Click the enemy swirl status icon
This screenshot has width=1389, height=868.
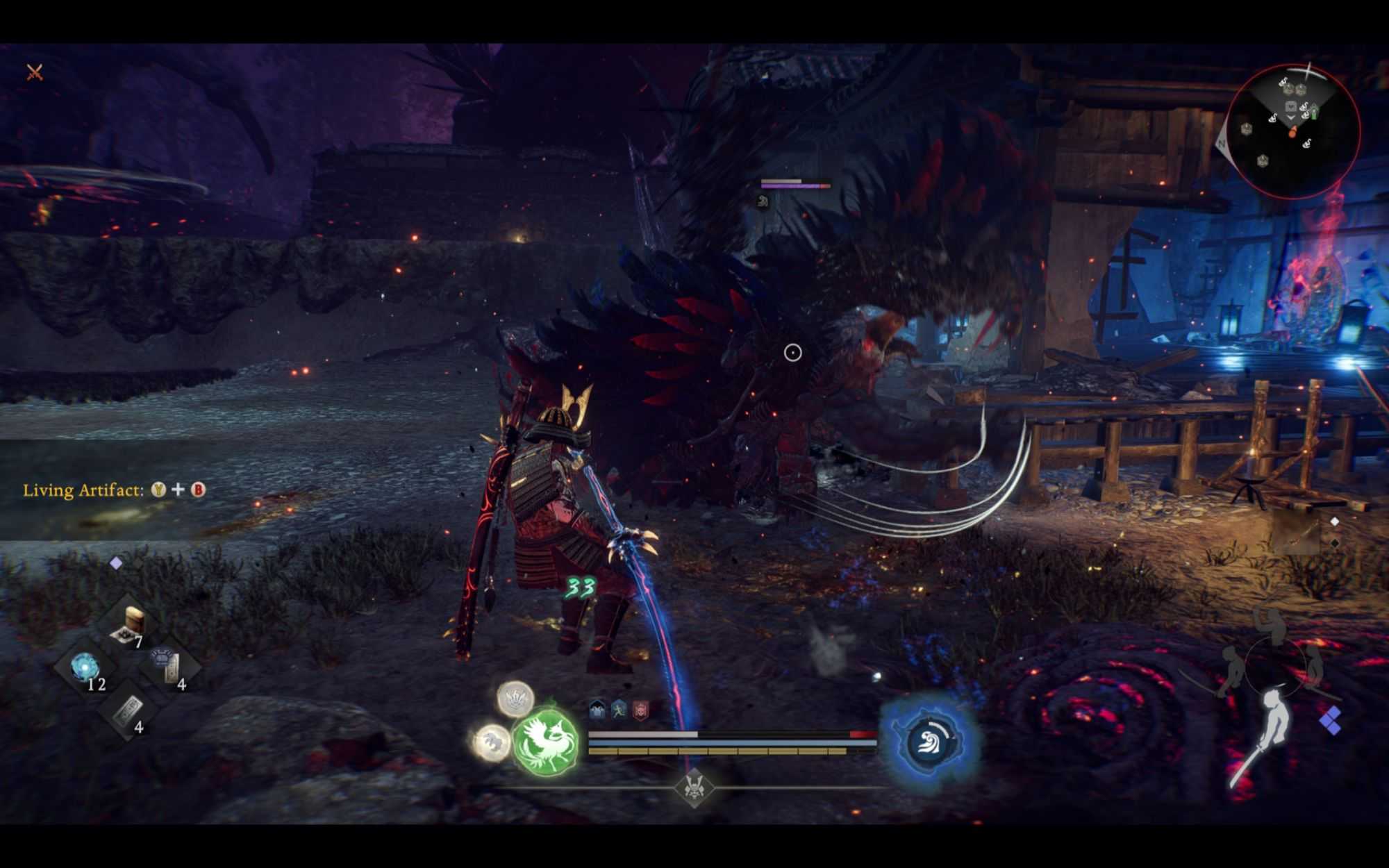tap(763, 201)
